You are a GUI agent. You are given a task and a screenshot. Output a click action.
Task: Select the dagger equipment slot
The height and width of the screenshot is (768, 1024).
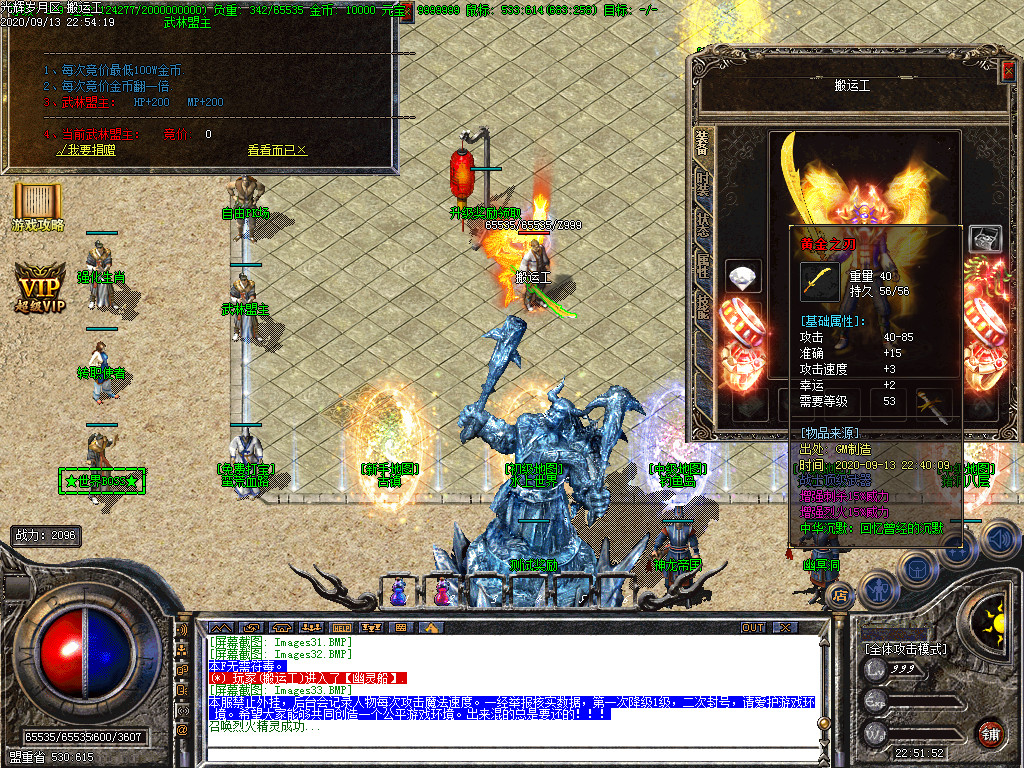click(x=932, y=405)
